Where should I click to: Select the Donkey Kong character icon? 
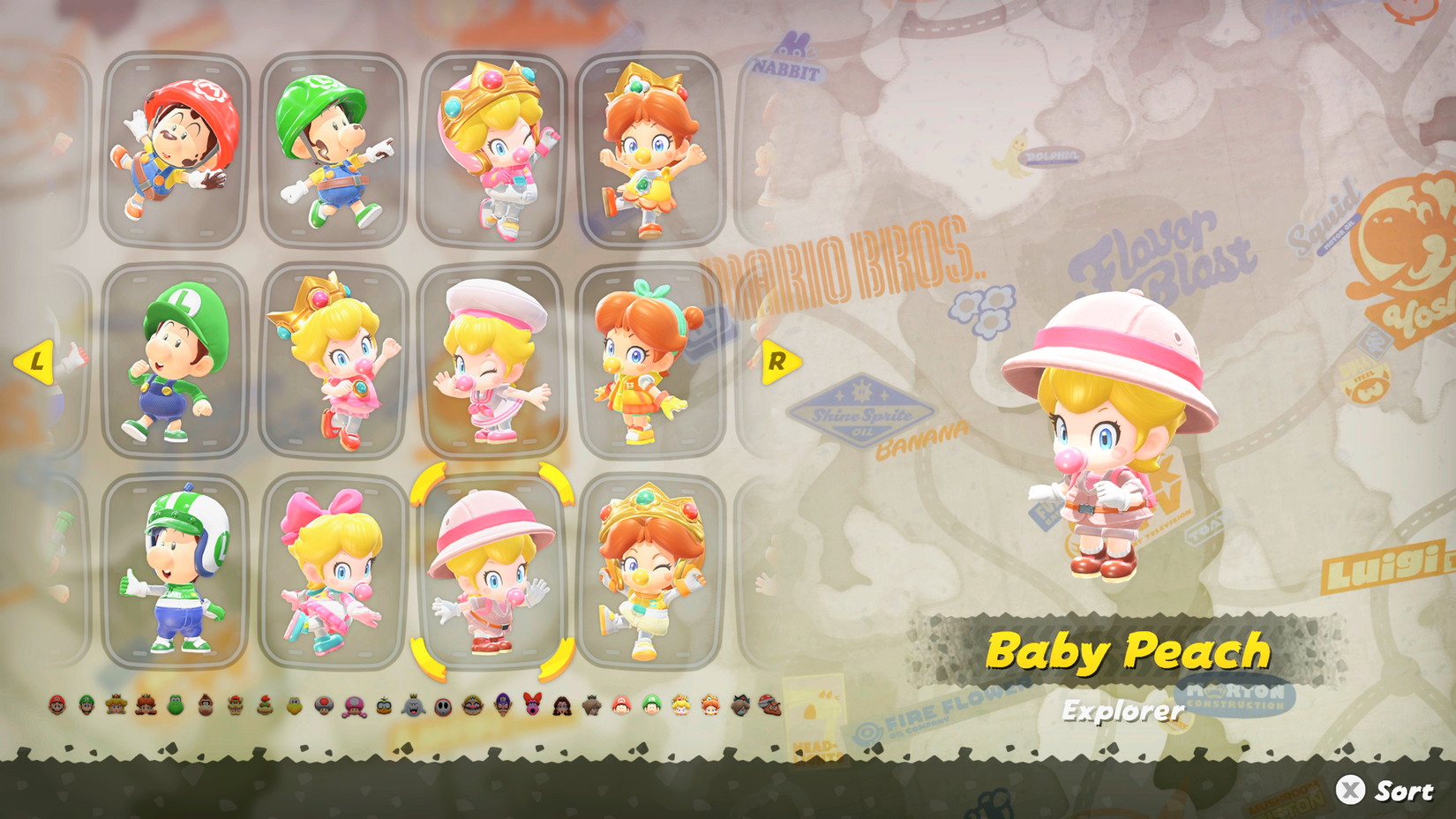pos(205,707)
